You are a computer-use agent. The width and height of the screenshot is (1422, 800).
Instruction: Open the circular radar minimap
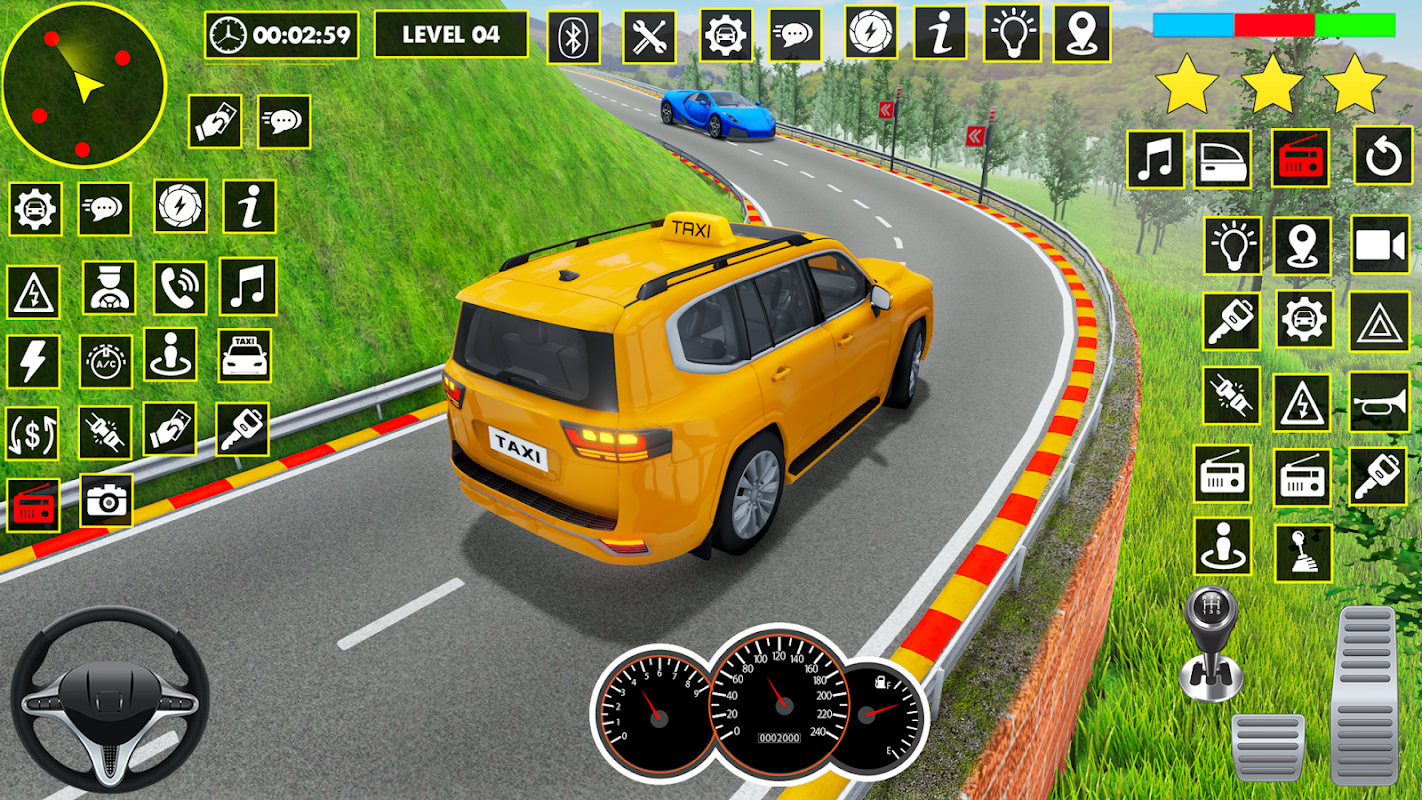point(83,85)
